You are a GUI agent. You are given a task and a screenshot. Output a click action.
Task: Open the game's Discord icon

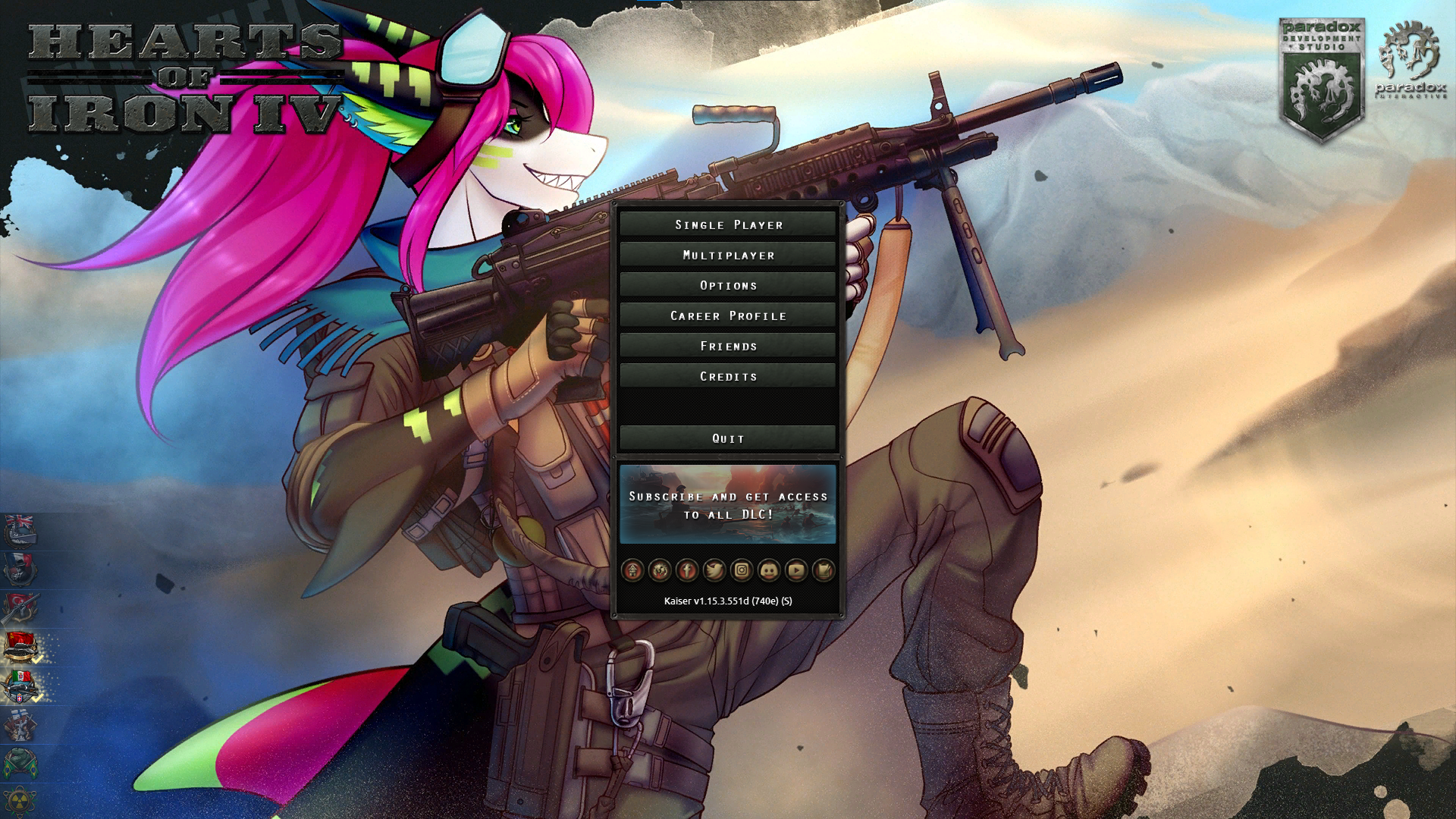click(x=767, y=572)
